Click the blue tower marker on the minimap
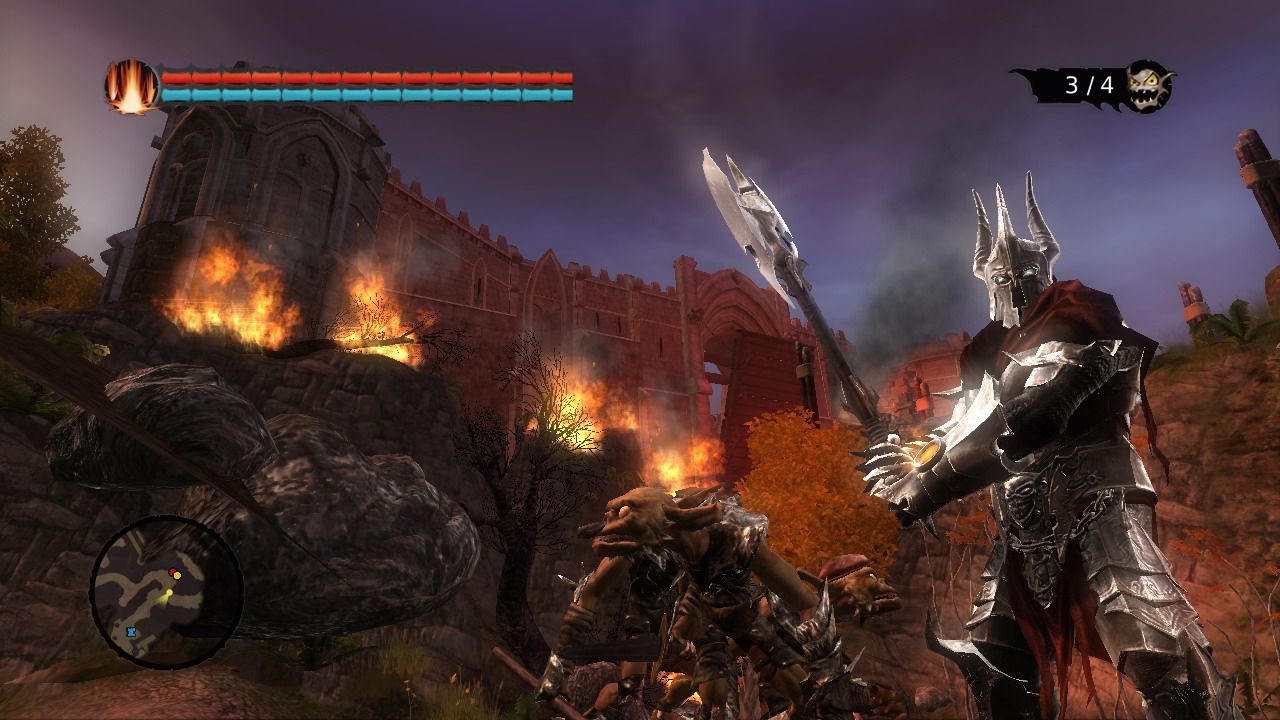 pyautogui.click(x=131, y=631)
